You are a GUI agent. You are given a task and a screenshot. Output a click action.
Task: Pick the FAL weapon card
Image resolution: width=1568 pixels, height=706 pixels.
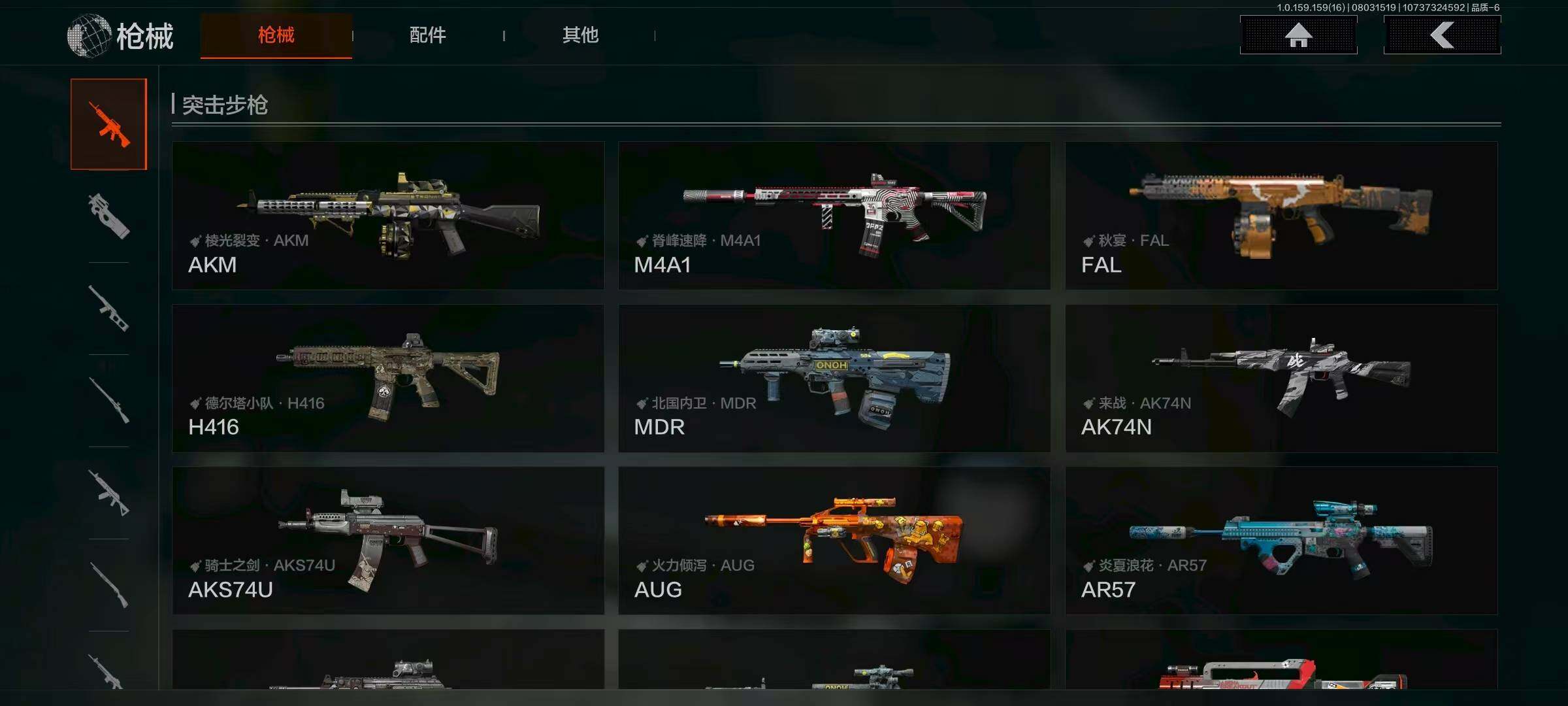tap(1281, 216)
